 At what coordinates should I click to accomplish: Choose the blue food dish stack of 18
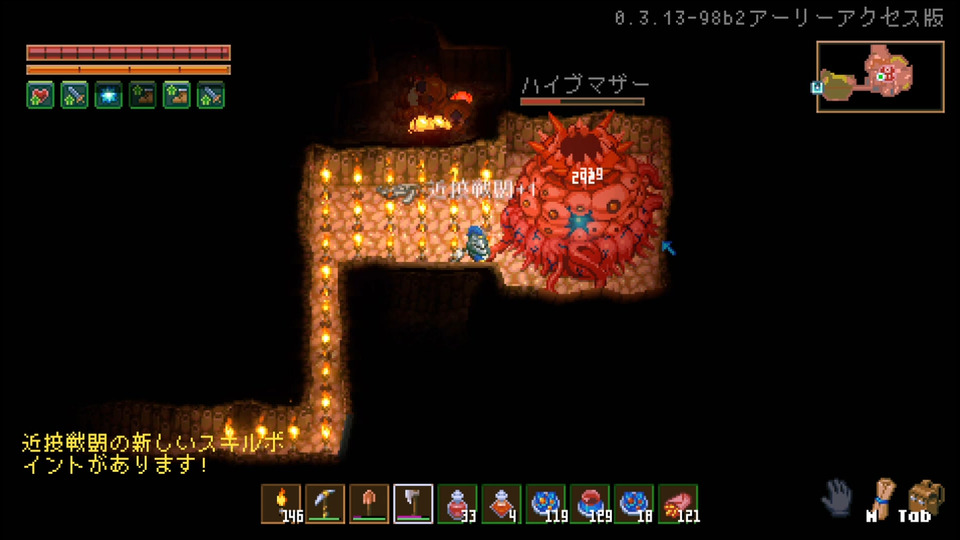pyautogui.click(x=633, y=503)
